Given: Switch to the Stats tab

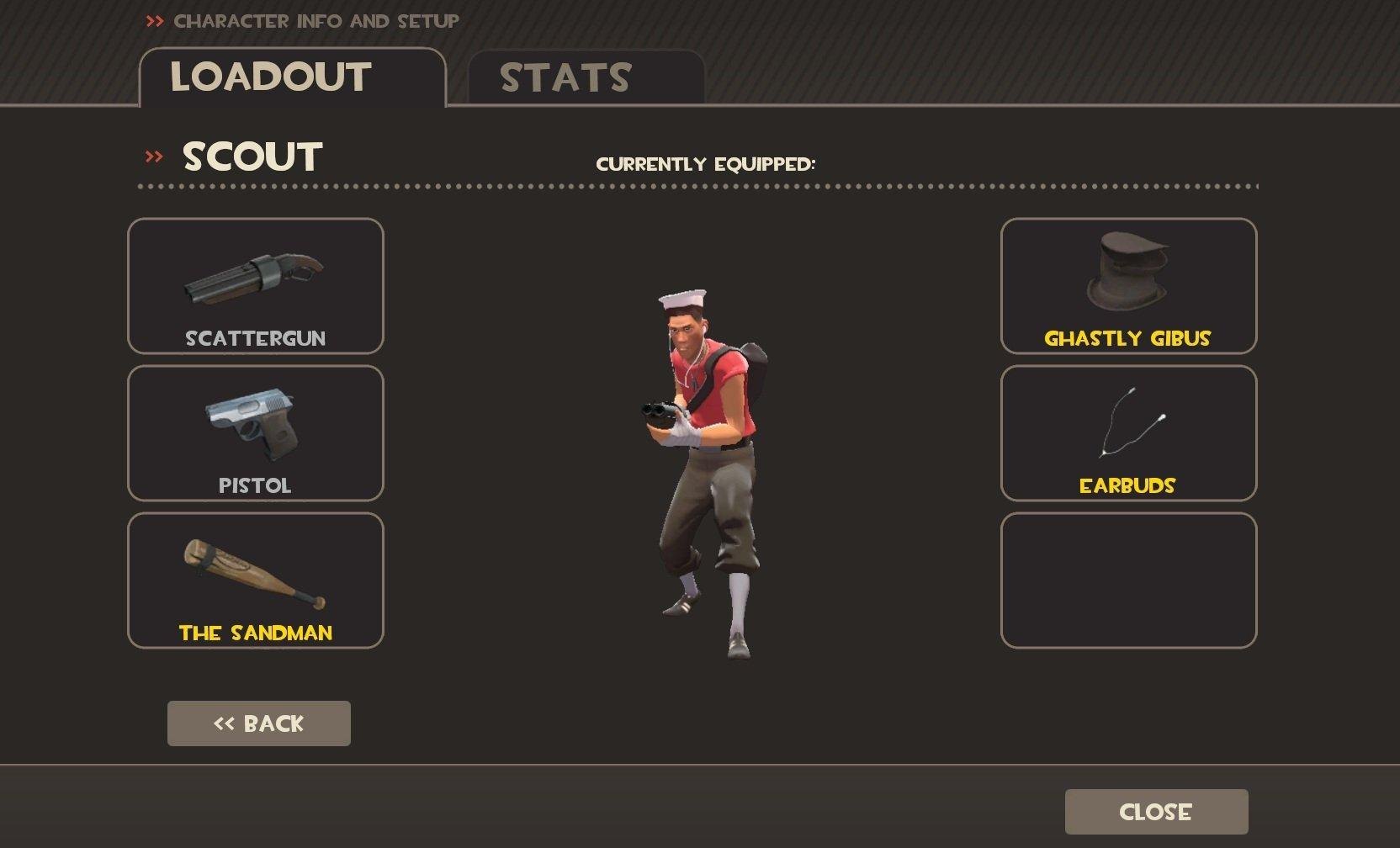Looking at the screenshot, I should click(586, 77).
